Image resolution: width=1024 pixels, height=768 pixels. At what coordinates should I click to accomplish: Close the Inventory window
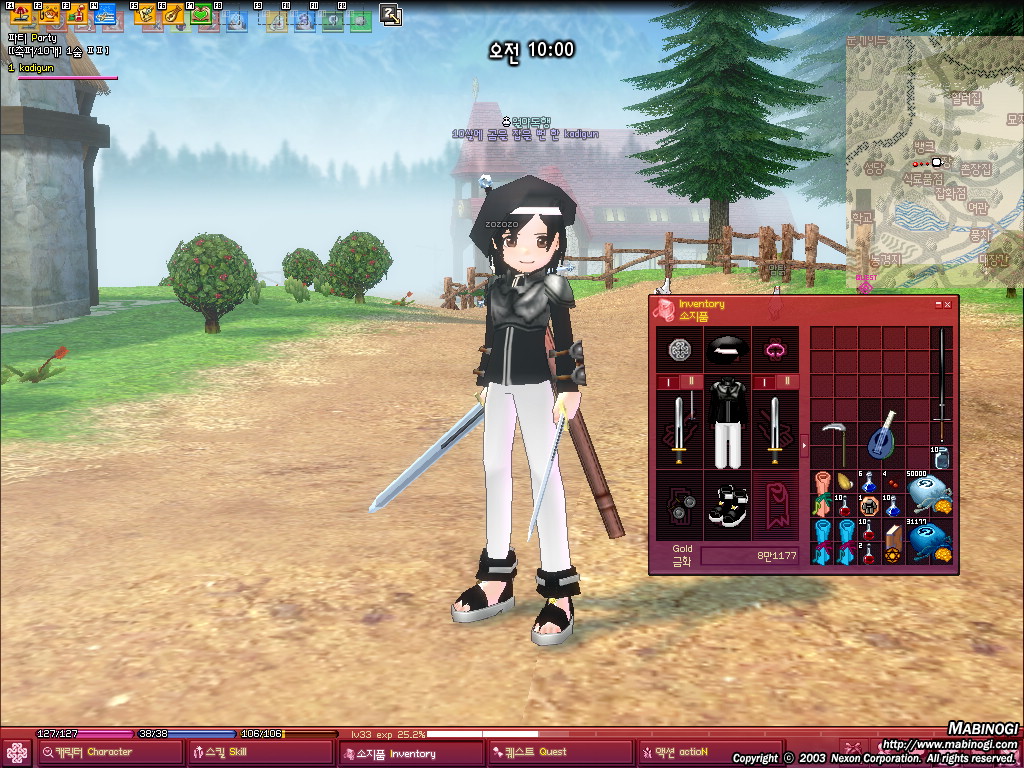[948, 304]
